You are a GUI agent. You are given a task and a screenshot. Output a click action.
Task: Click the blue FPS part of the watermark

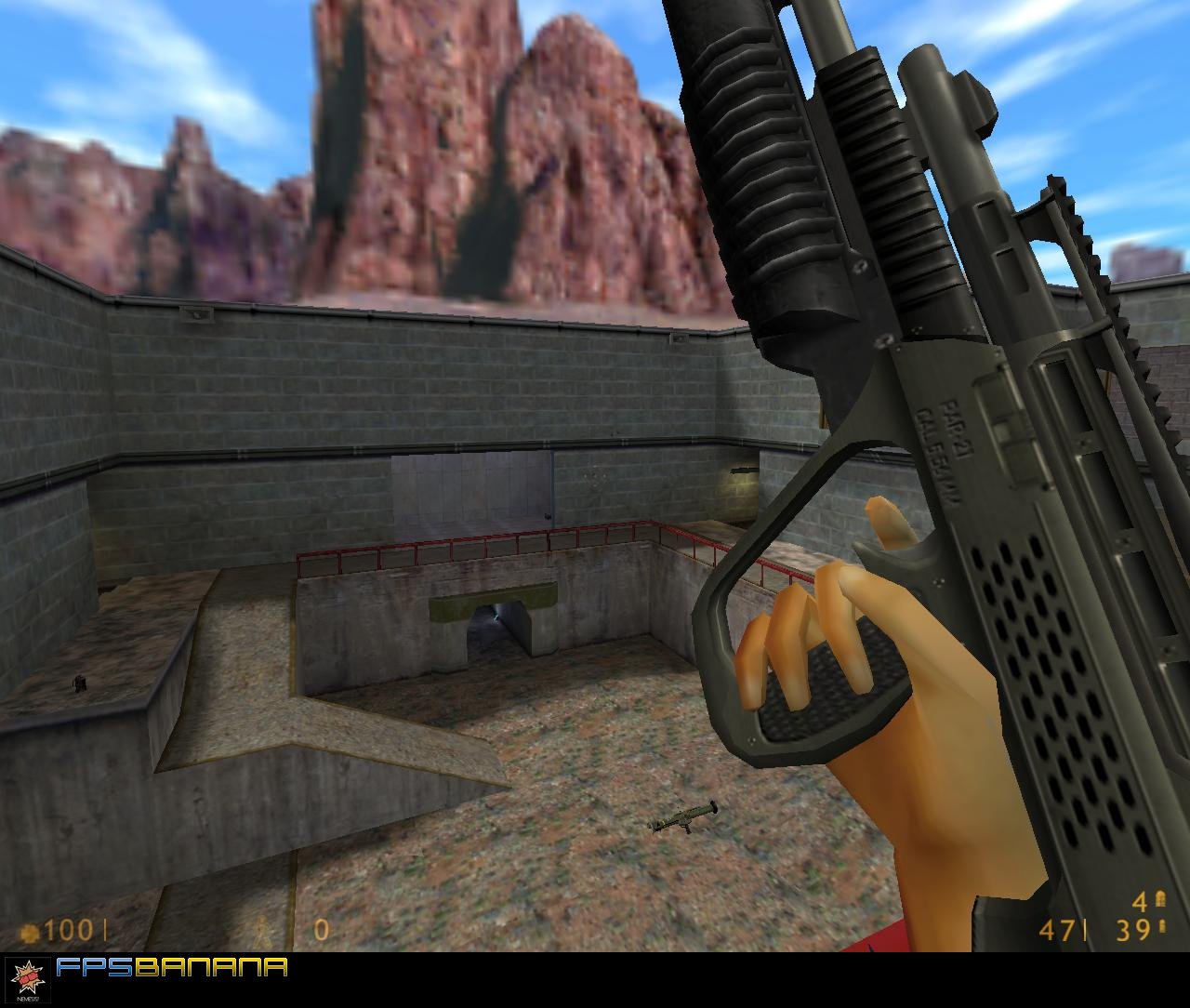pos(93,967)
